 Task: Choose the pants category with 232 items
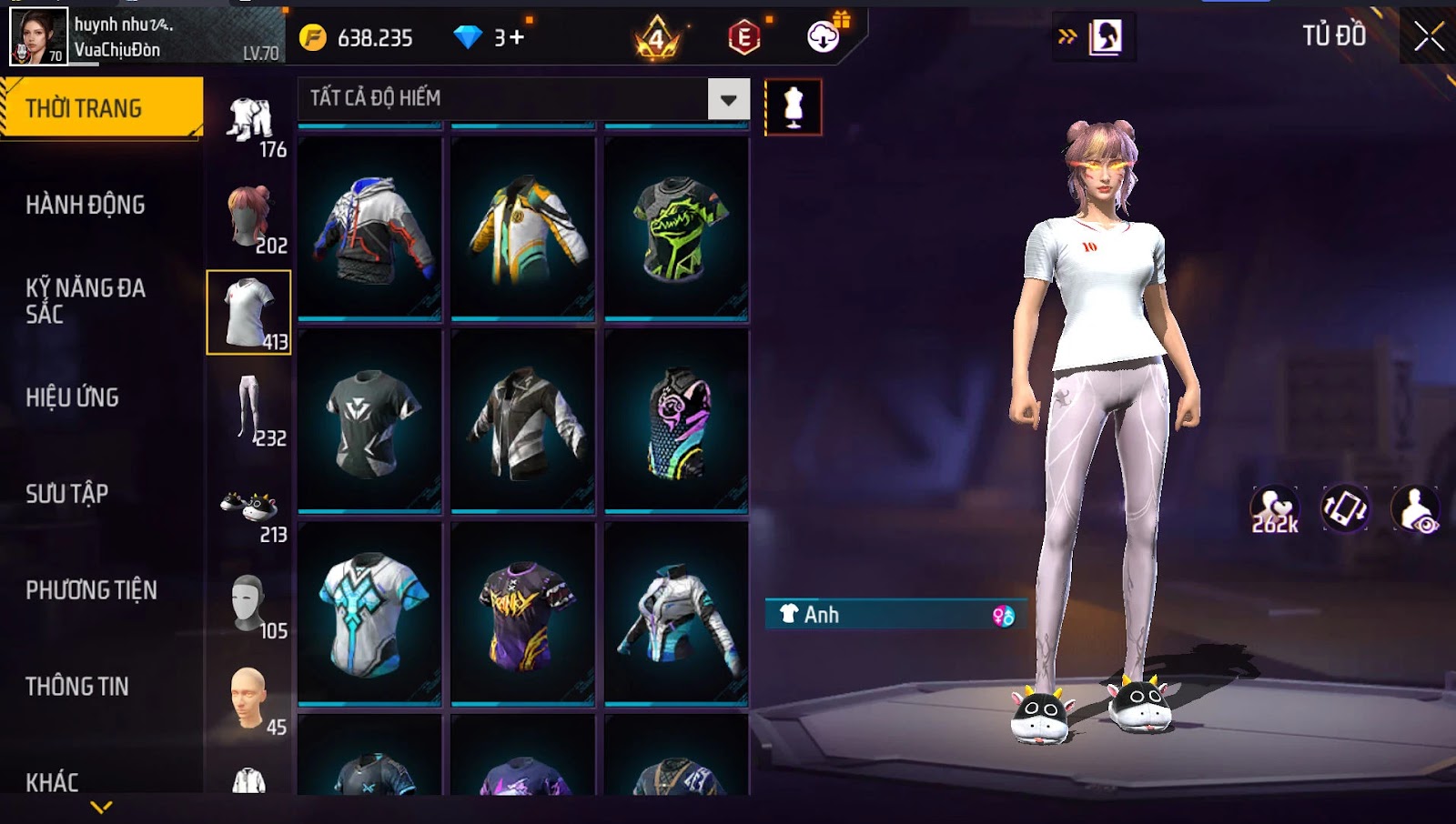[249, 411]
